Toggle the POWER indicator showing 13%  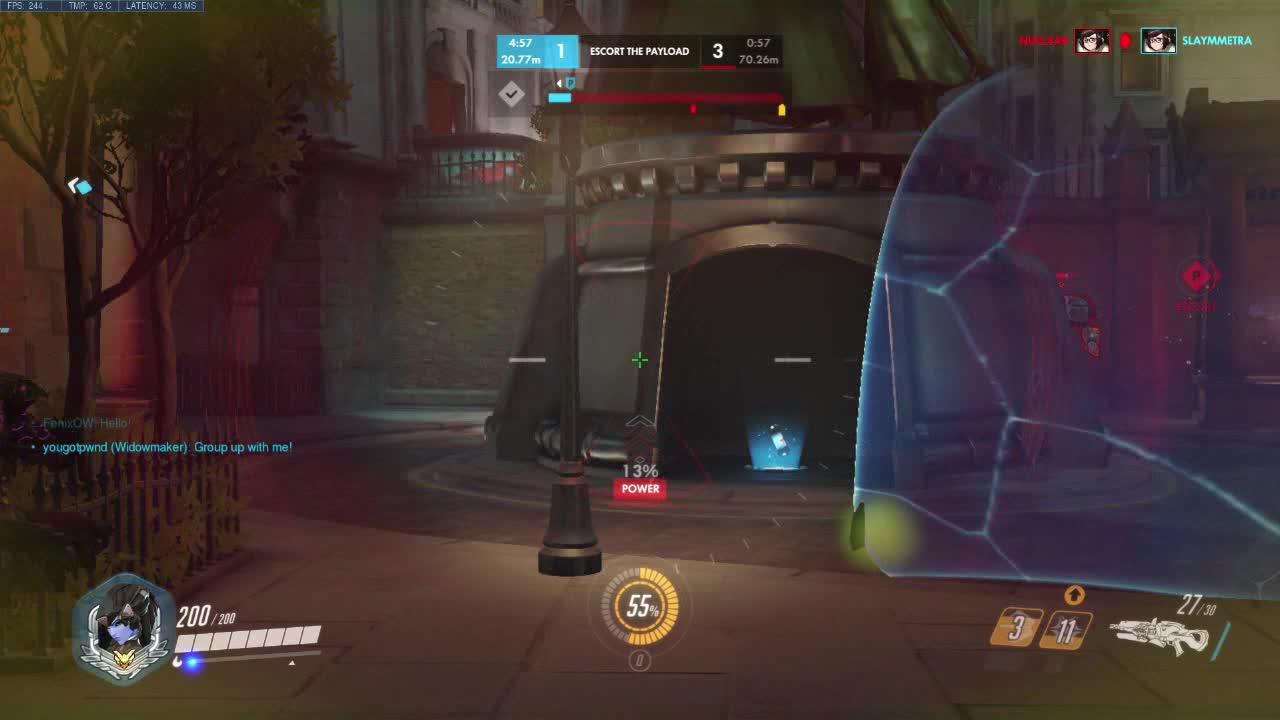click(x=639, y=488)
